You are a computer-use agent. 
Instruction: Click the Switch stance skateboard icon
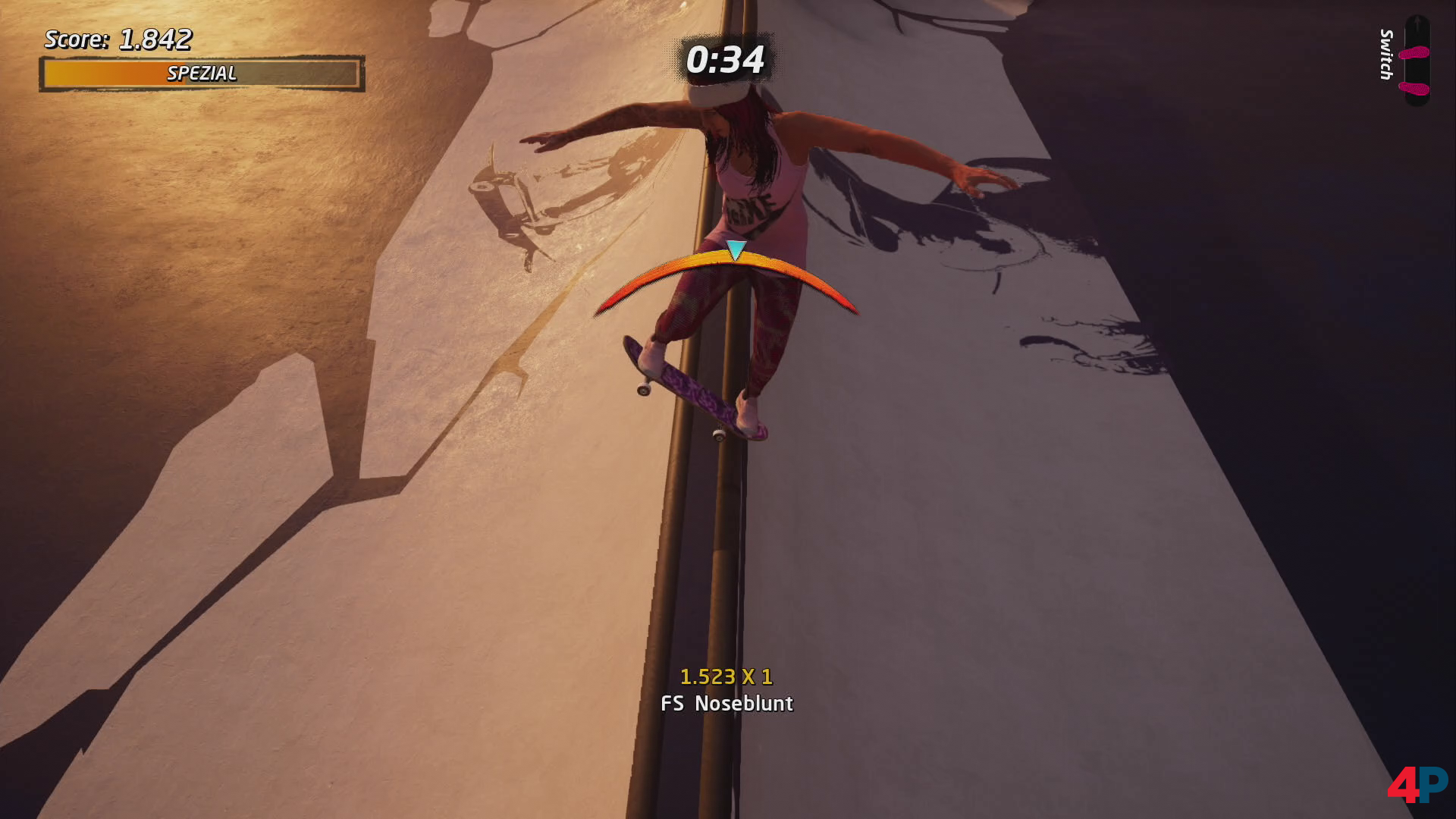pyautogui.click(x=1416, y=61)
